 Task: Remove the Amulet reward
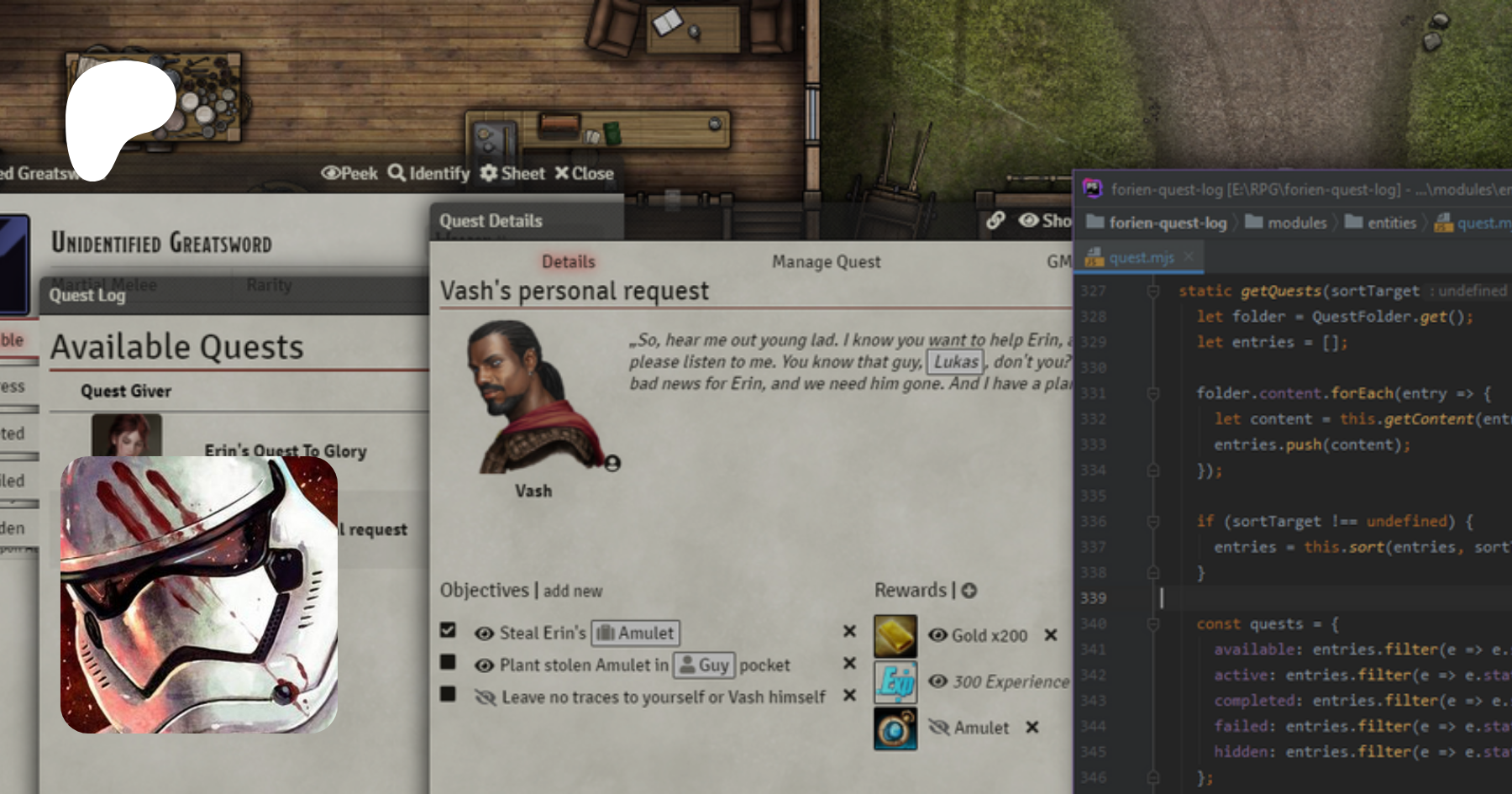click(1032, 728)
